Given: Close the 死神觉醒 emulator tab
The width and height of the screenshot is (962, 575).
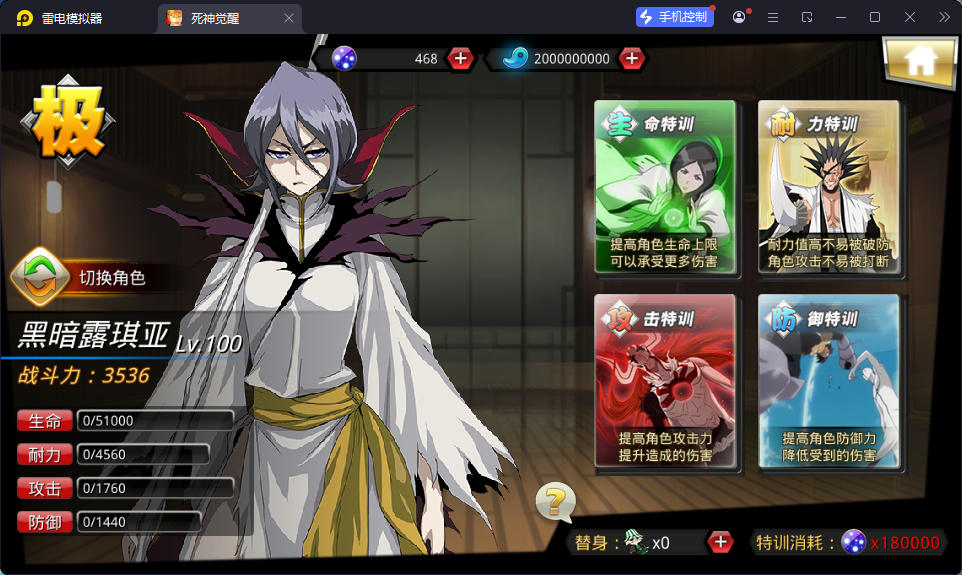Looking at the screenshot, I should pyautogui.click(x=289, y=18).
